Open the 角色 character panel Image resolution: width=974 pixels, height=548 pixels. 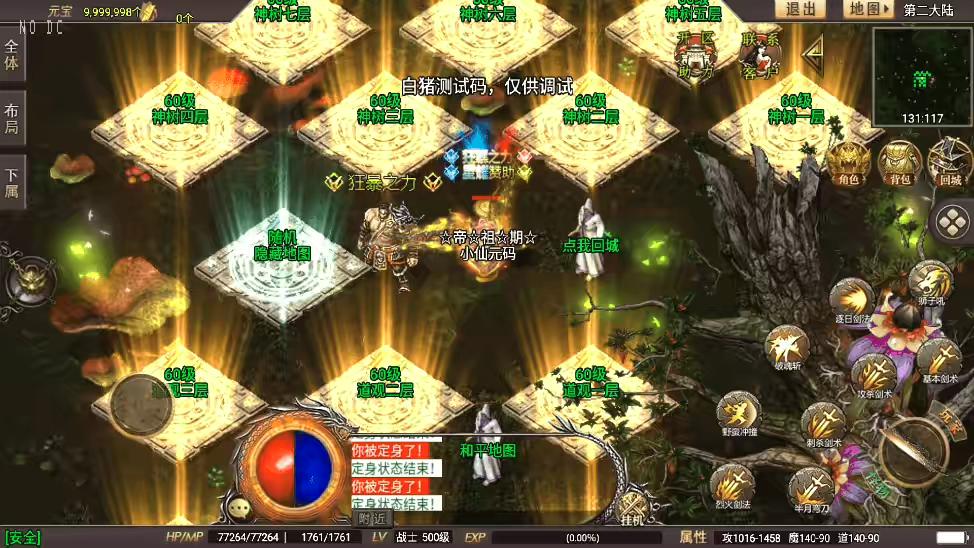[849, 161]
